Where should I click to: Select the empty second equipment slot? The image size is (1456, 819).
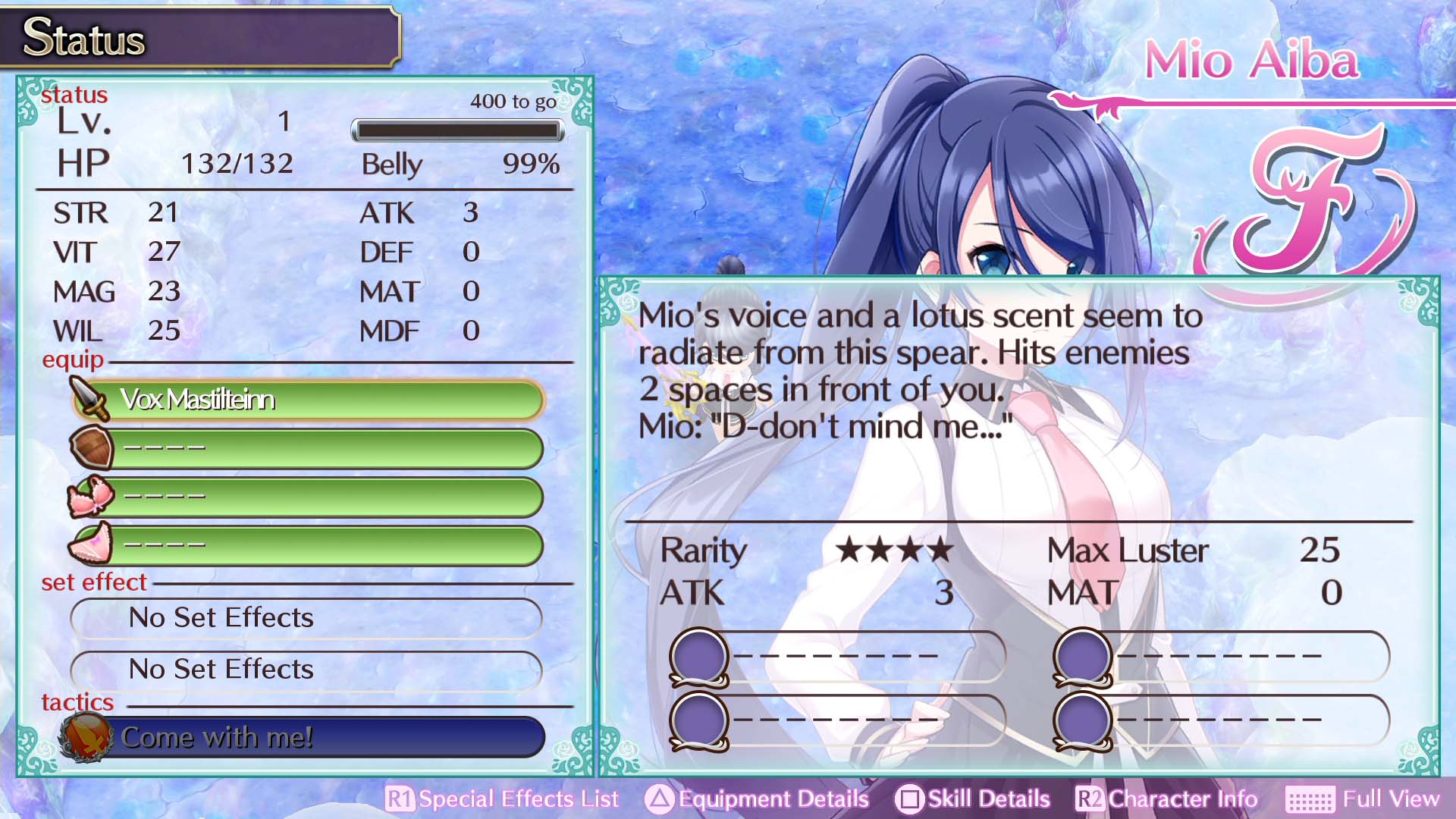click(326, 447)
